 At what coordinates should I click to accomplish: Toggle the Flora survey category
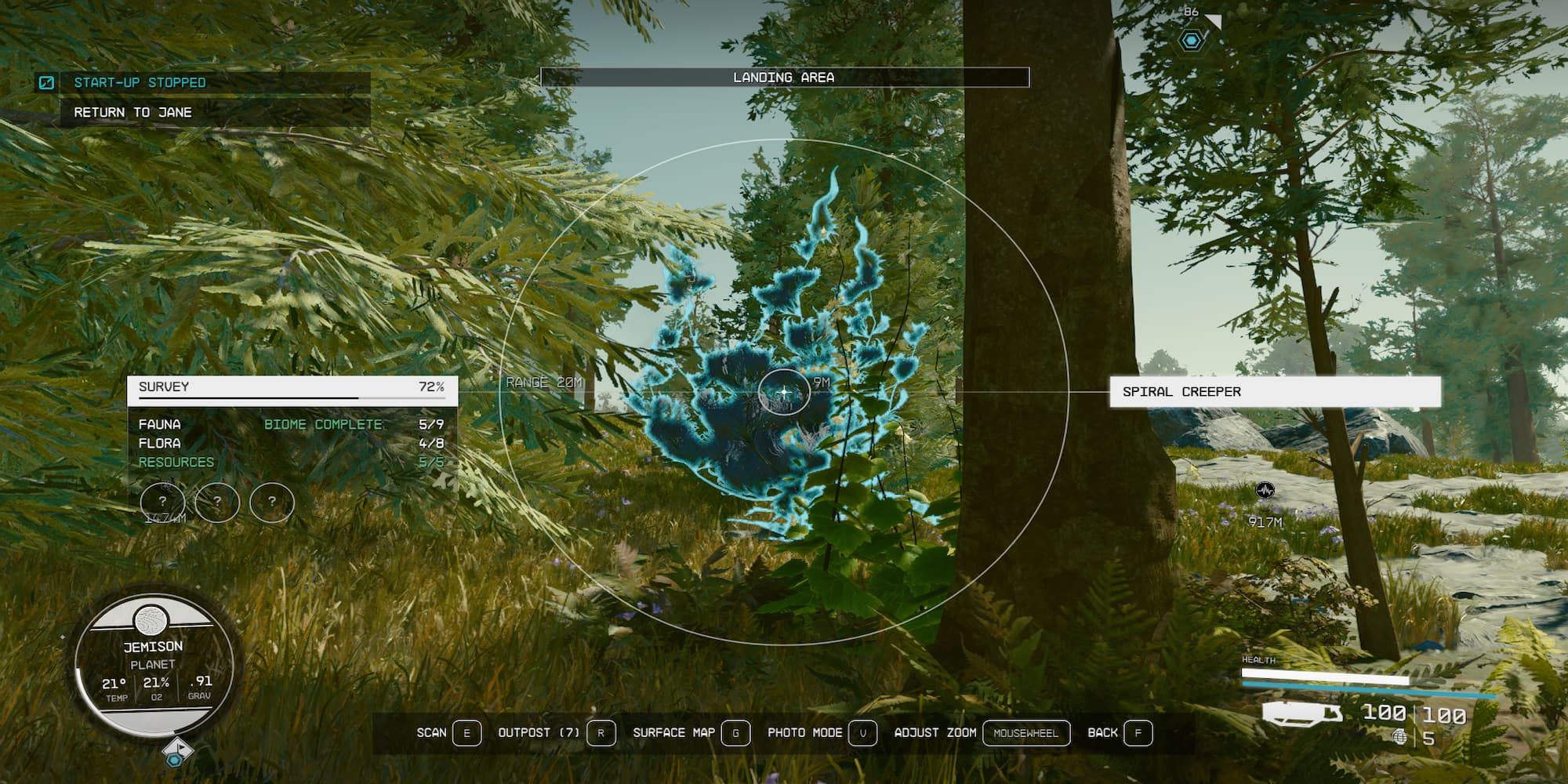[x=159, y=443]
